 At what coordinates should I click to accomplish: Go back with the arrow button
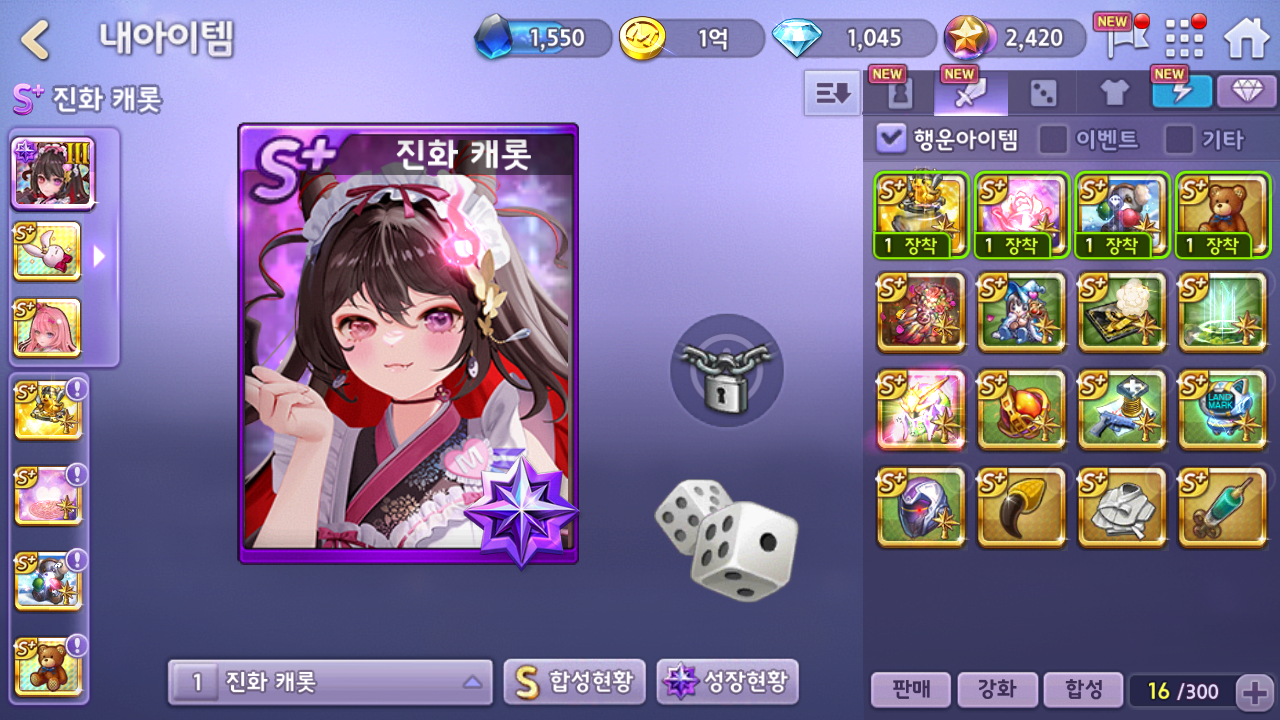coord(36,39)
